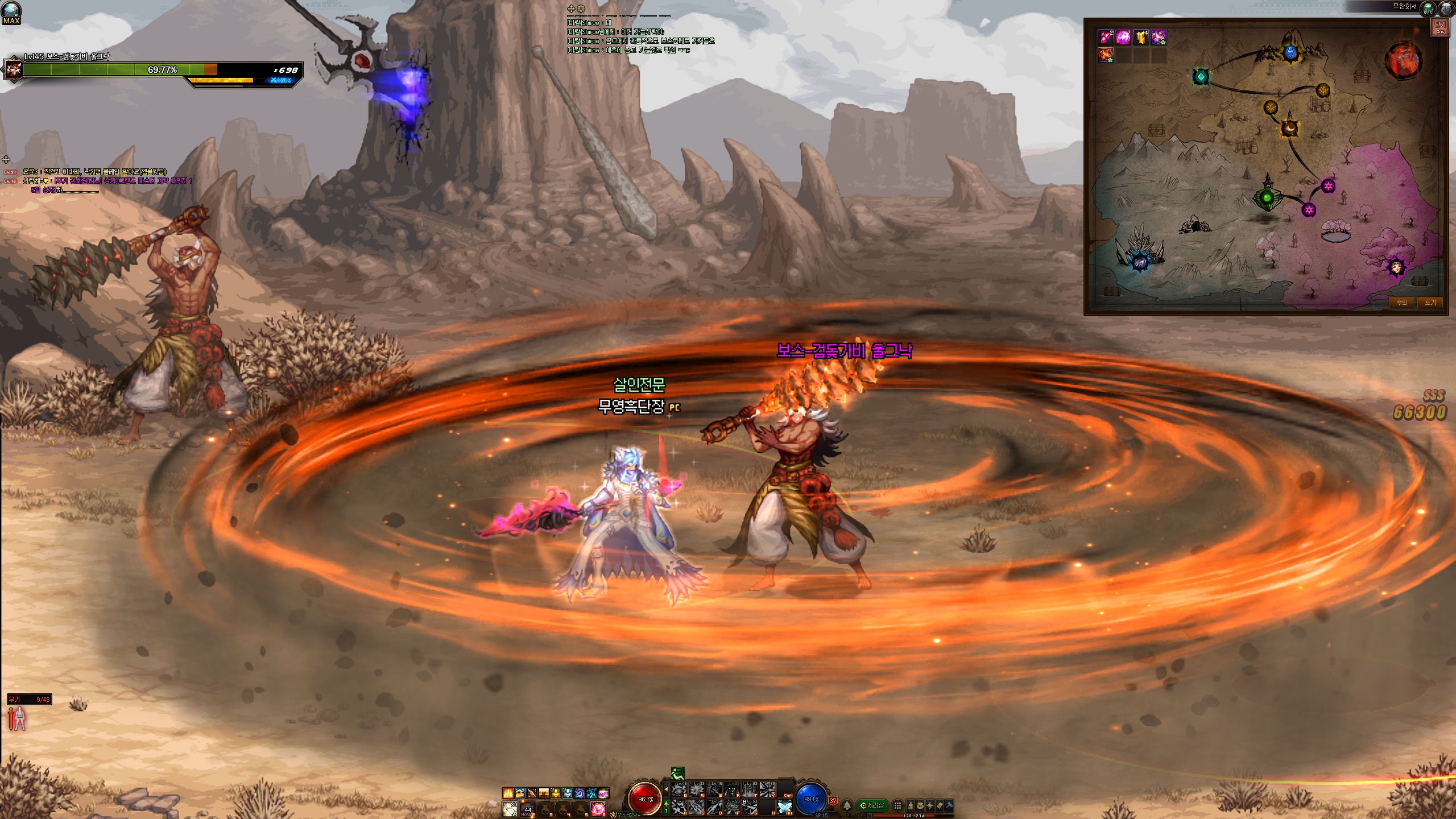The image size is (1456, 819).
Task: Select the blue crystal node on the map
Action: 1139,262
